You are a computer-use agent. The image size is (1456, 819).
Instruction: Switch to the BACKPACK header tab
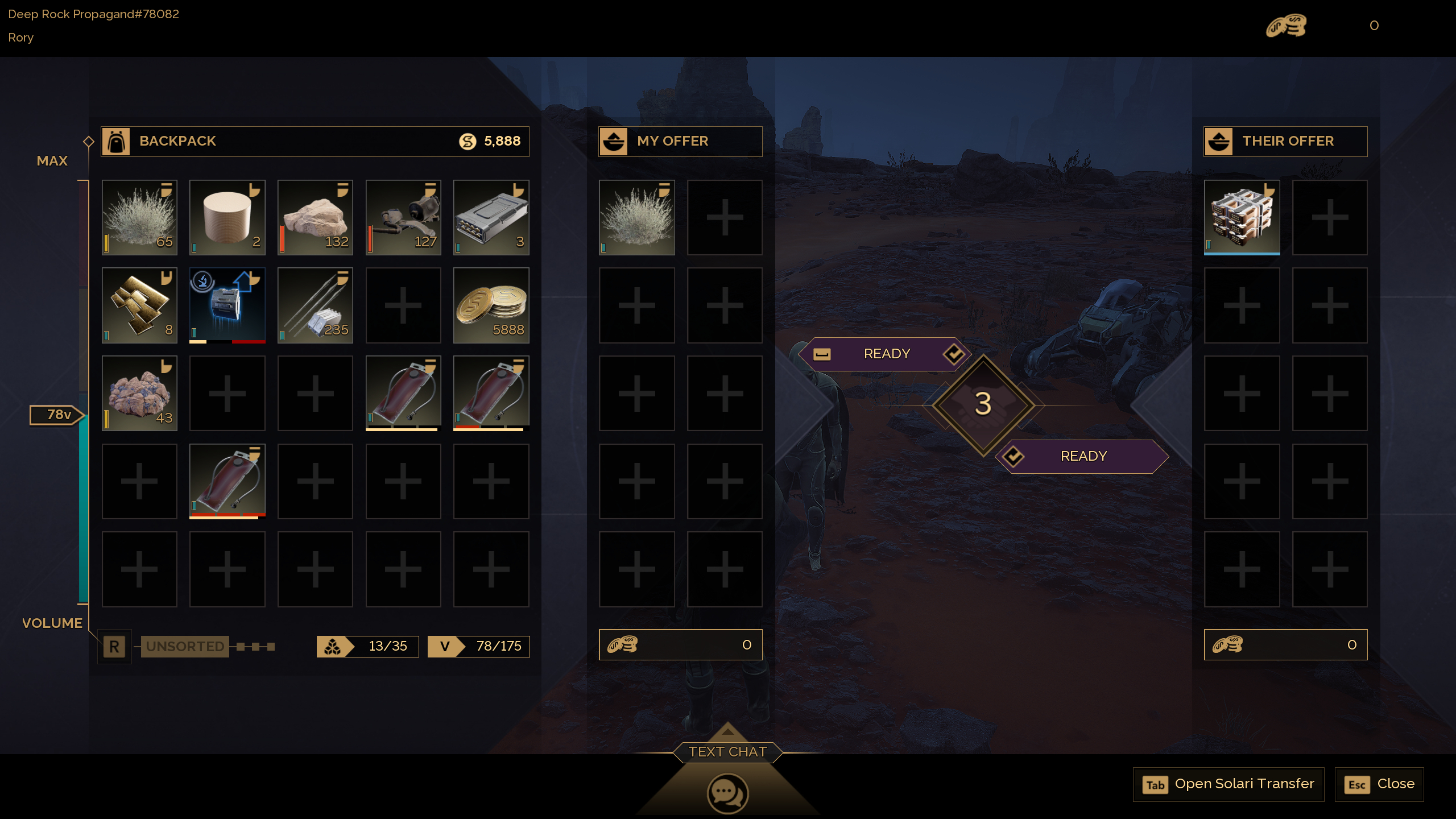[x=177, y=141]
